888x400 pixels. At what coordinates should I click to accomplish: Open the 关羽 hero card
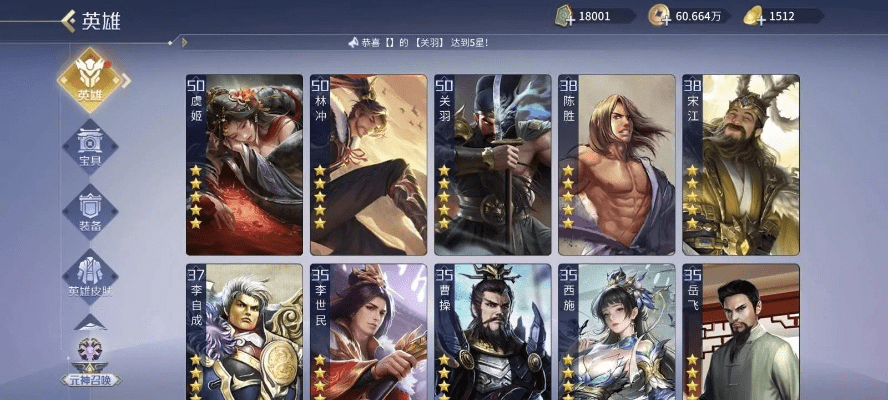pos(492,165)
